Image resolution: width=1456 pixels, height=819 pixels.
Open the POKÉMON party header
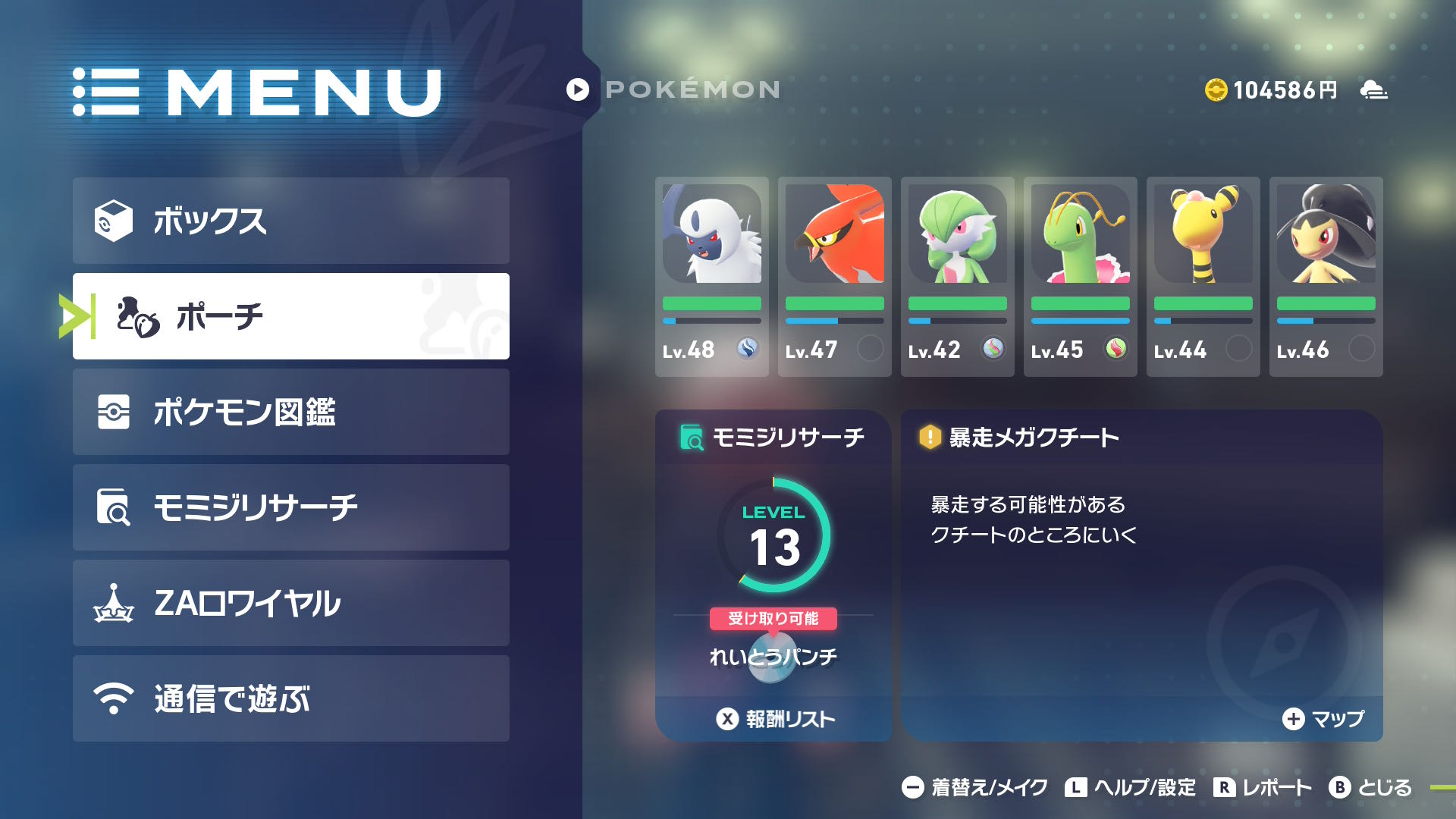[x=673, y=89]
